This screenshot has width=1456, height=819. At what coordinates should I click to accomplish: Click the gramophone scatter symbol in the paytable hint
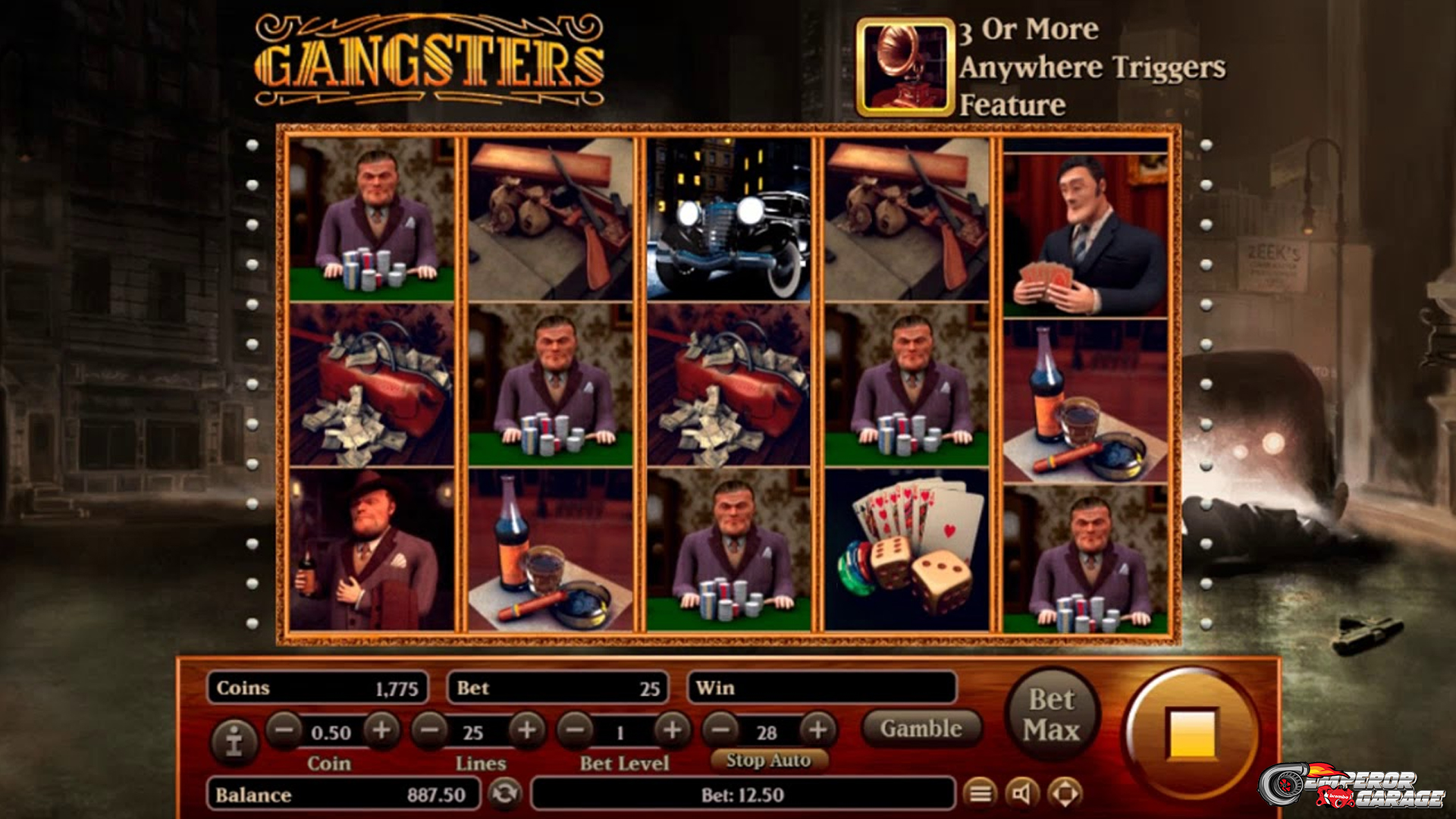tap(904, 67)
